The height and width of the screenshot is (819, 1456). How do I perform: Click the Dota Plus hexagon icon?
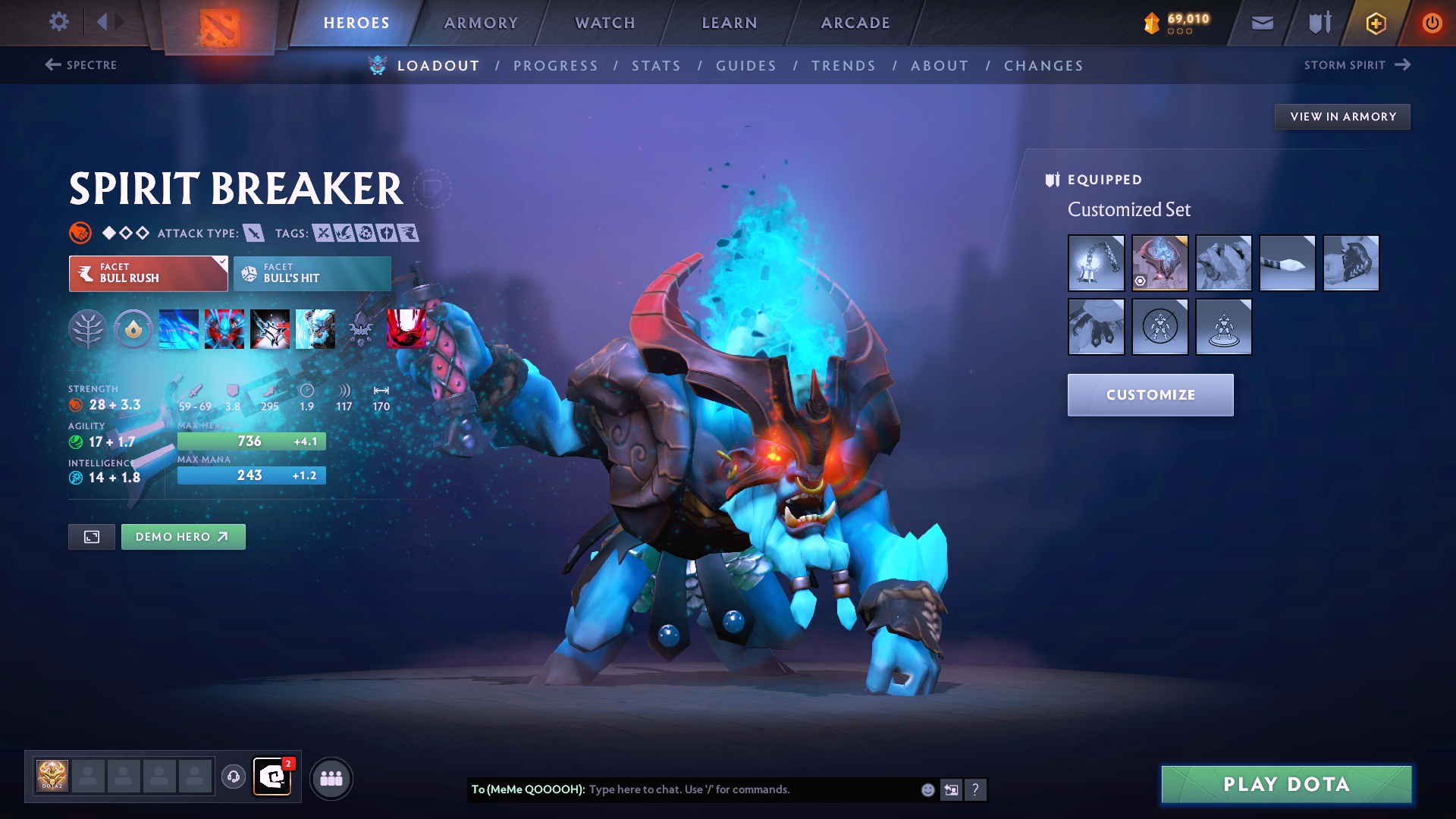(x=1375, y=22)
